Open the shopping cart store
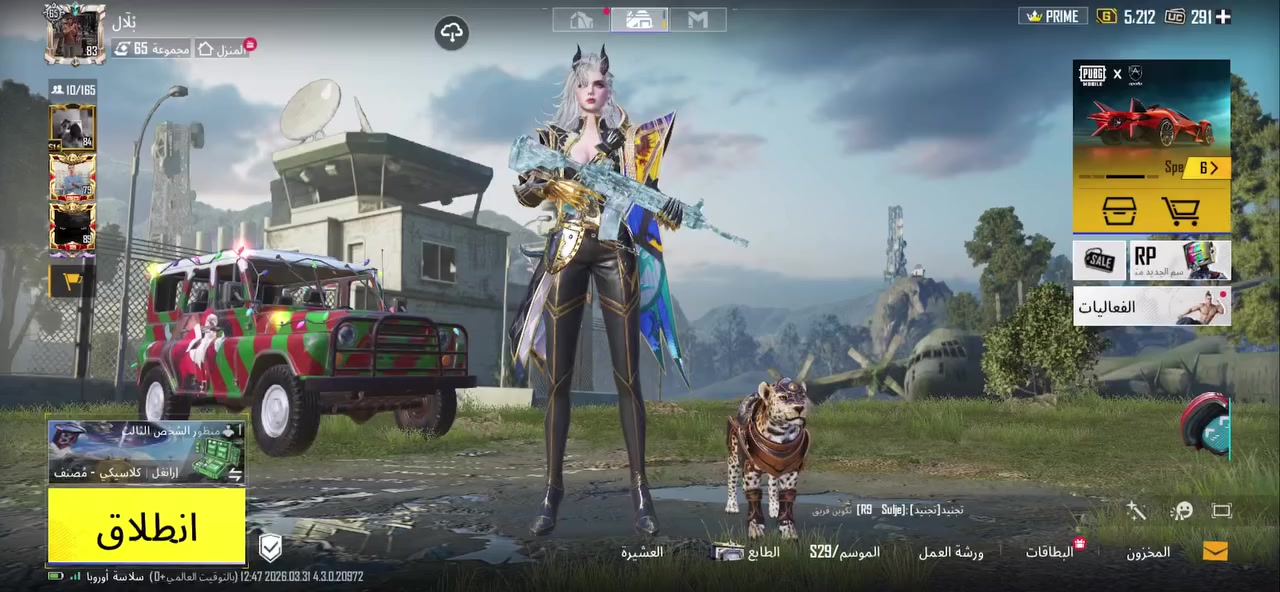Screen dimensions: 1280x592 tap(1181, 211)
